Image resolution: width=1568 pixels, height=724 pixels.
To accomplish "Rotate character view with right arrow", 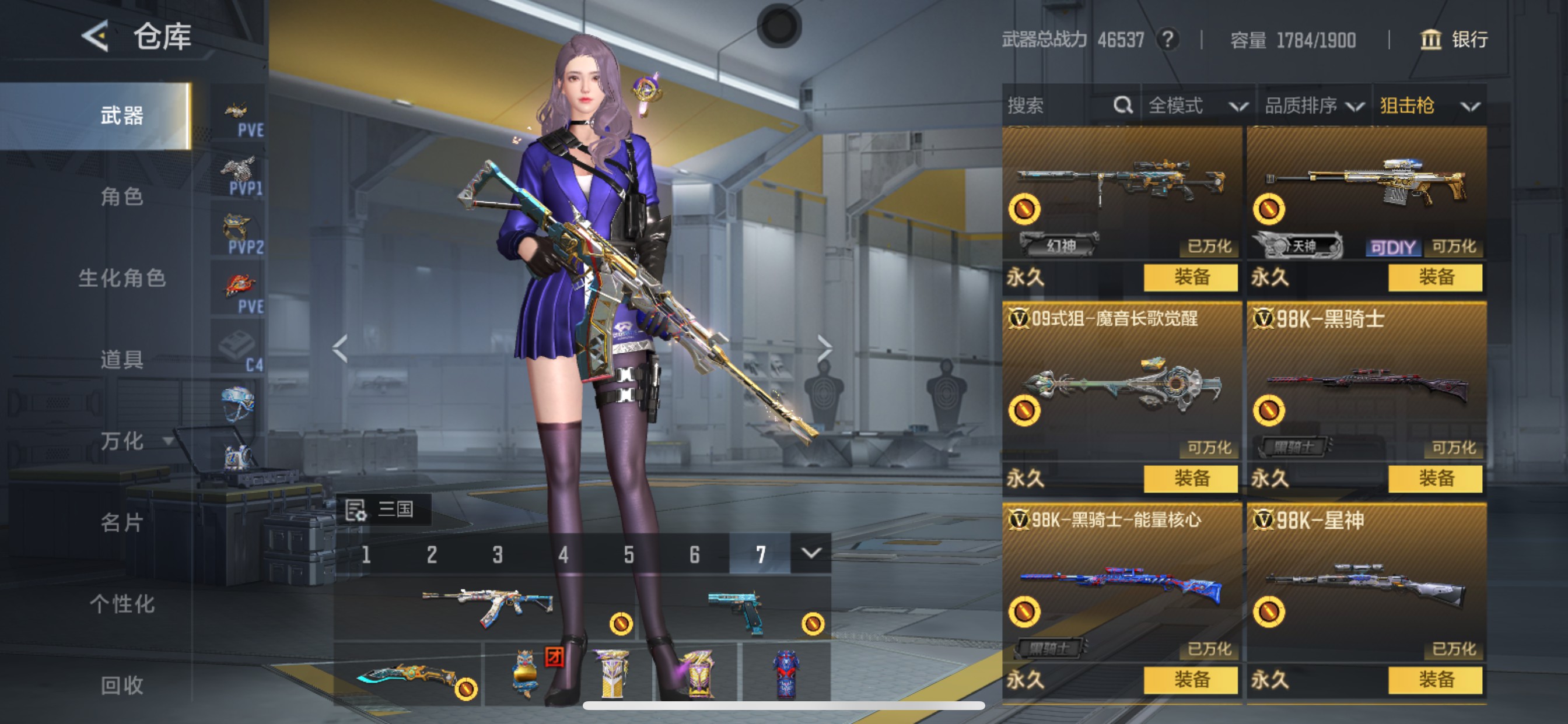I will pos(824,349).
